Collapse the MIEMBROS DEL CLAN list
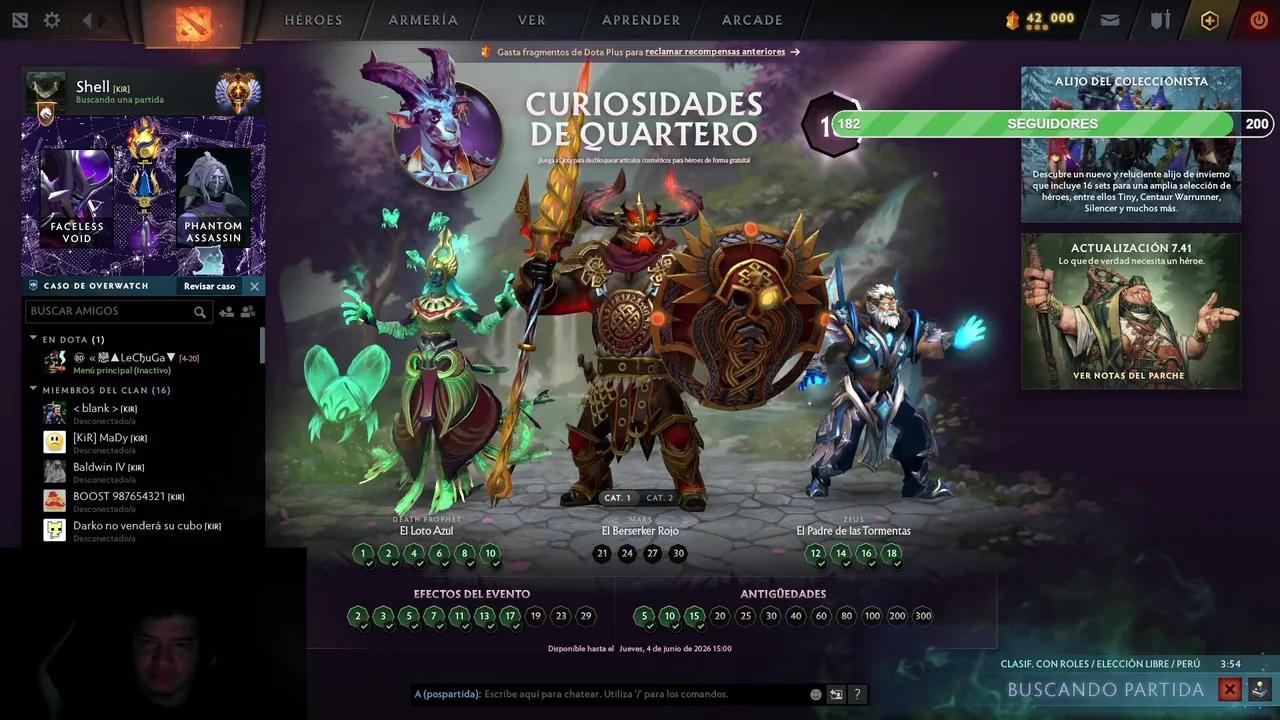The height and width of the screenshot is (720, 1280). (x=33, y=390)
